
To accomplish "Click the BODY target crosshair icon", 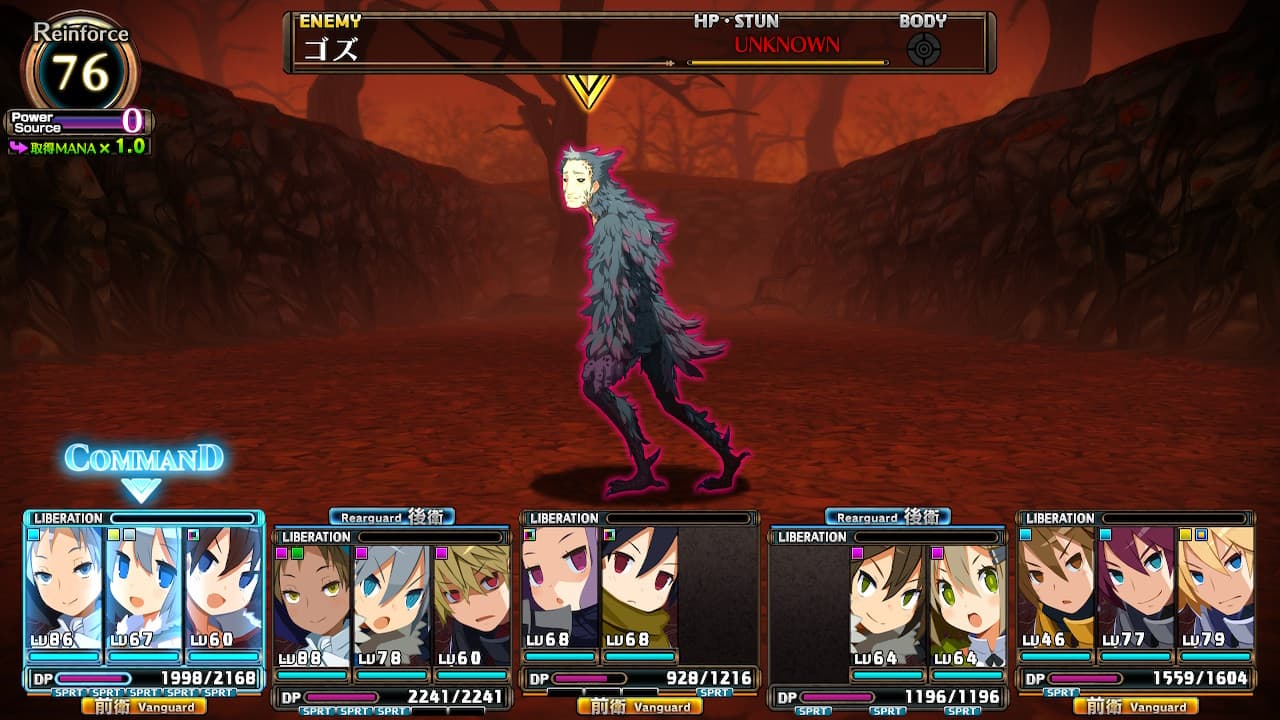I will [923, 49].
